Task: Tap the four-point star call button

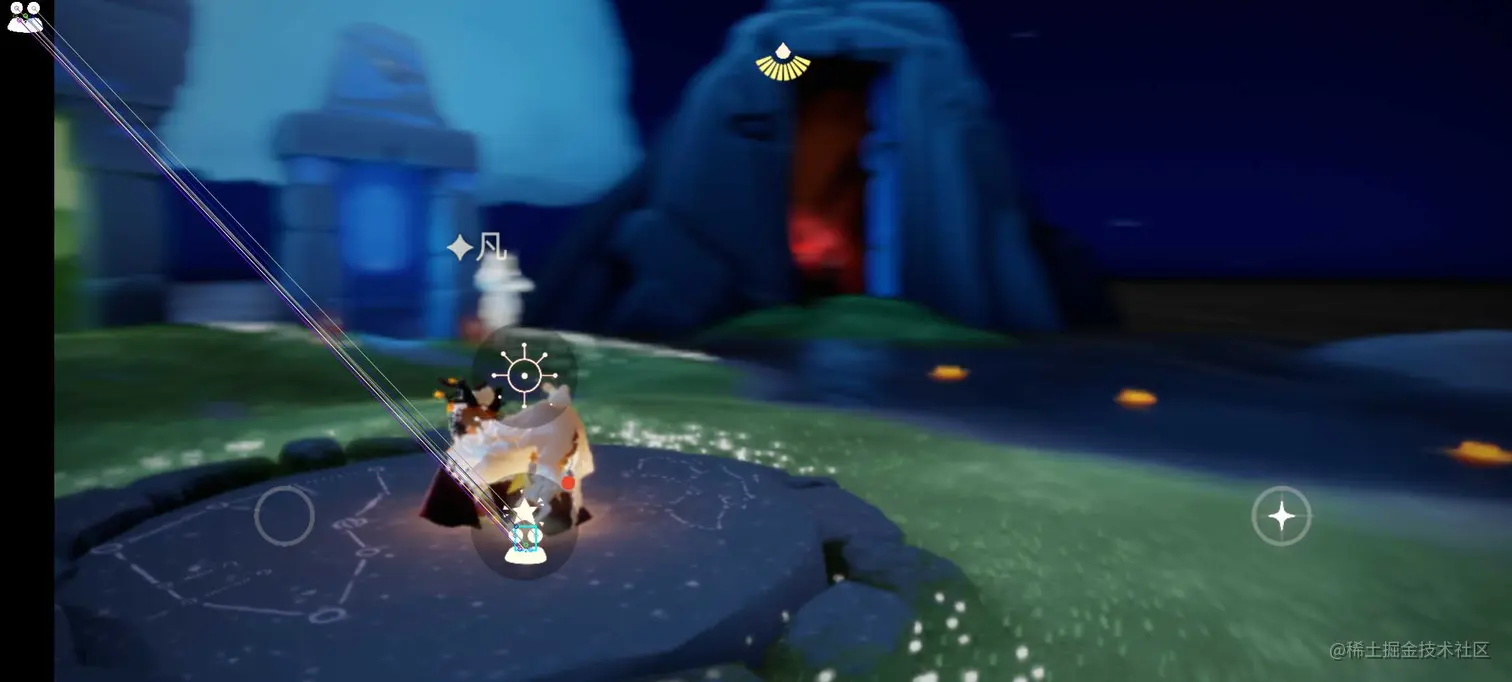Action: (1281, 516)
